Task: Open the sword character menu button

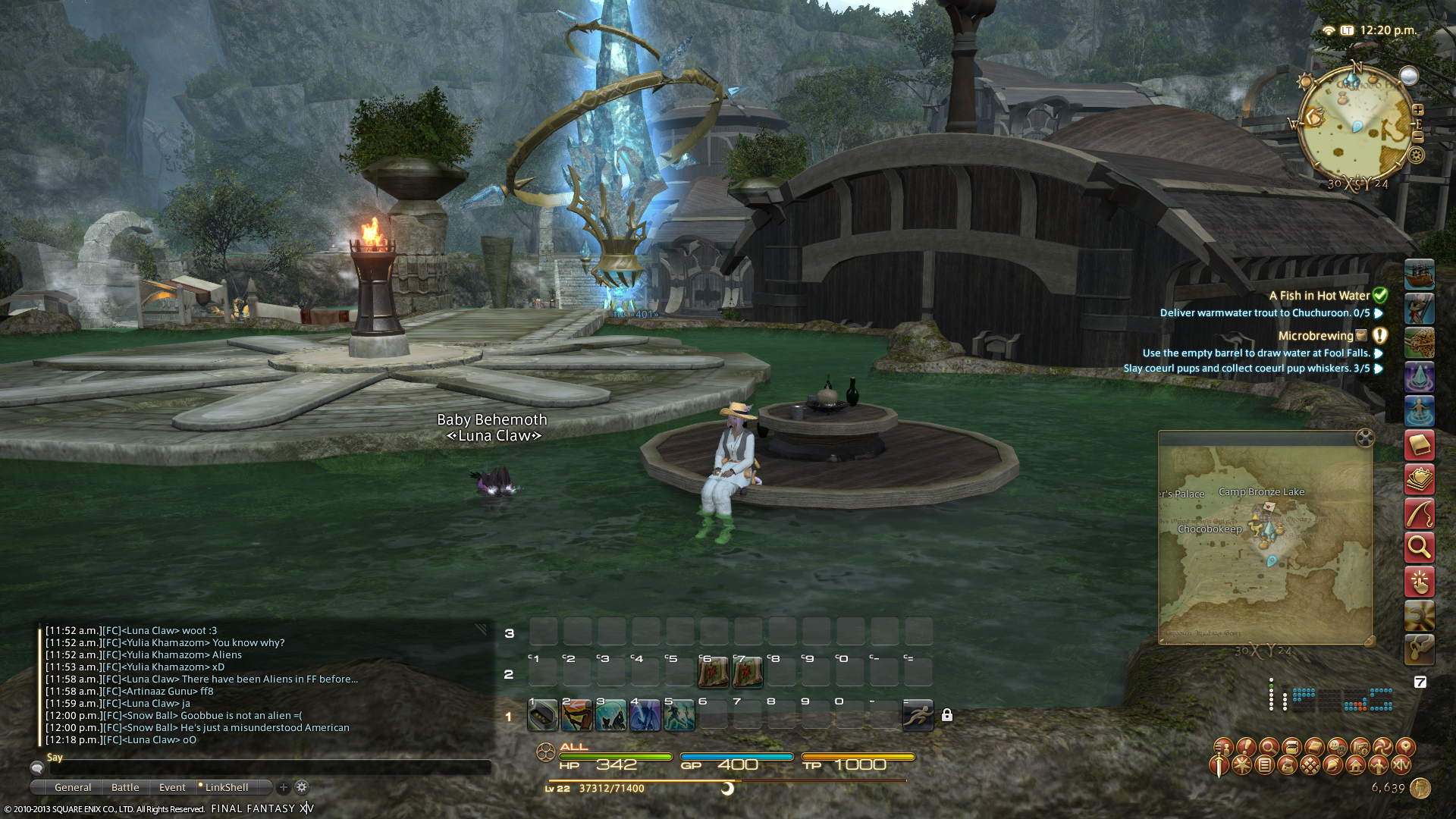Action: (1219, 765)
